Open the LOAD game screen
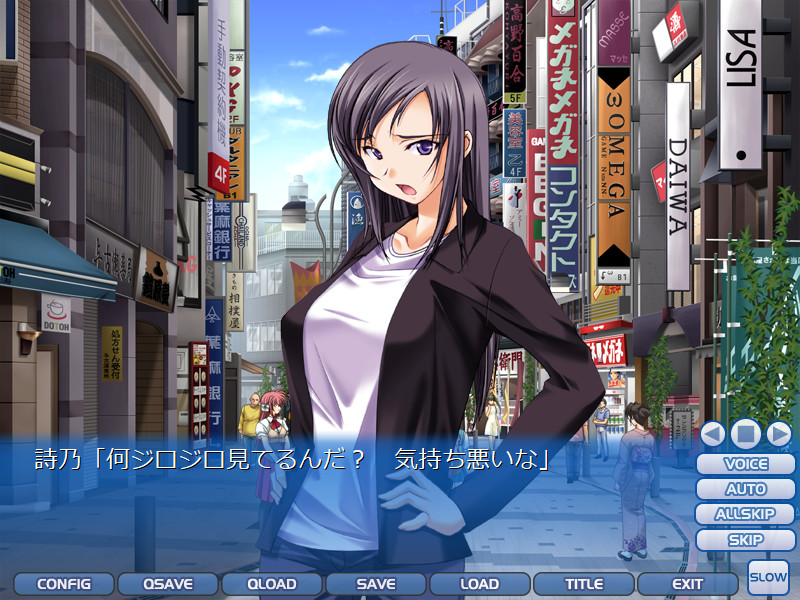The width and height of the screenshot is (800, 600). [480, 584]
